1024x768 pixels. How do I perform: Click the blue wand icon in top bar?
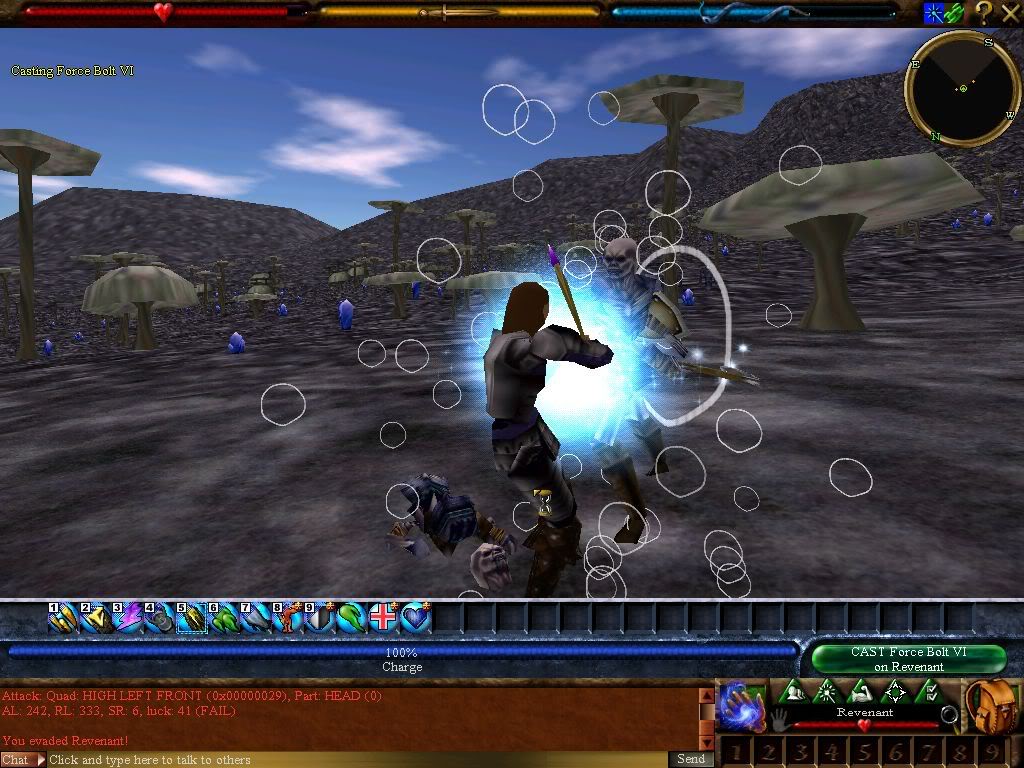pos(933,13)
